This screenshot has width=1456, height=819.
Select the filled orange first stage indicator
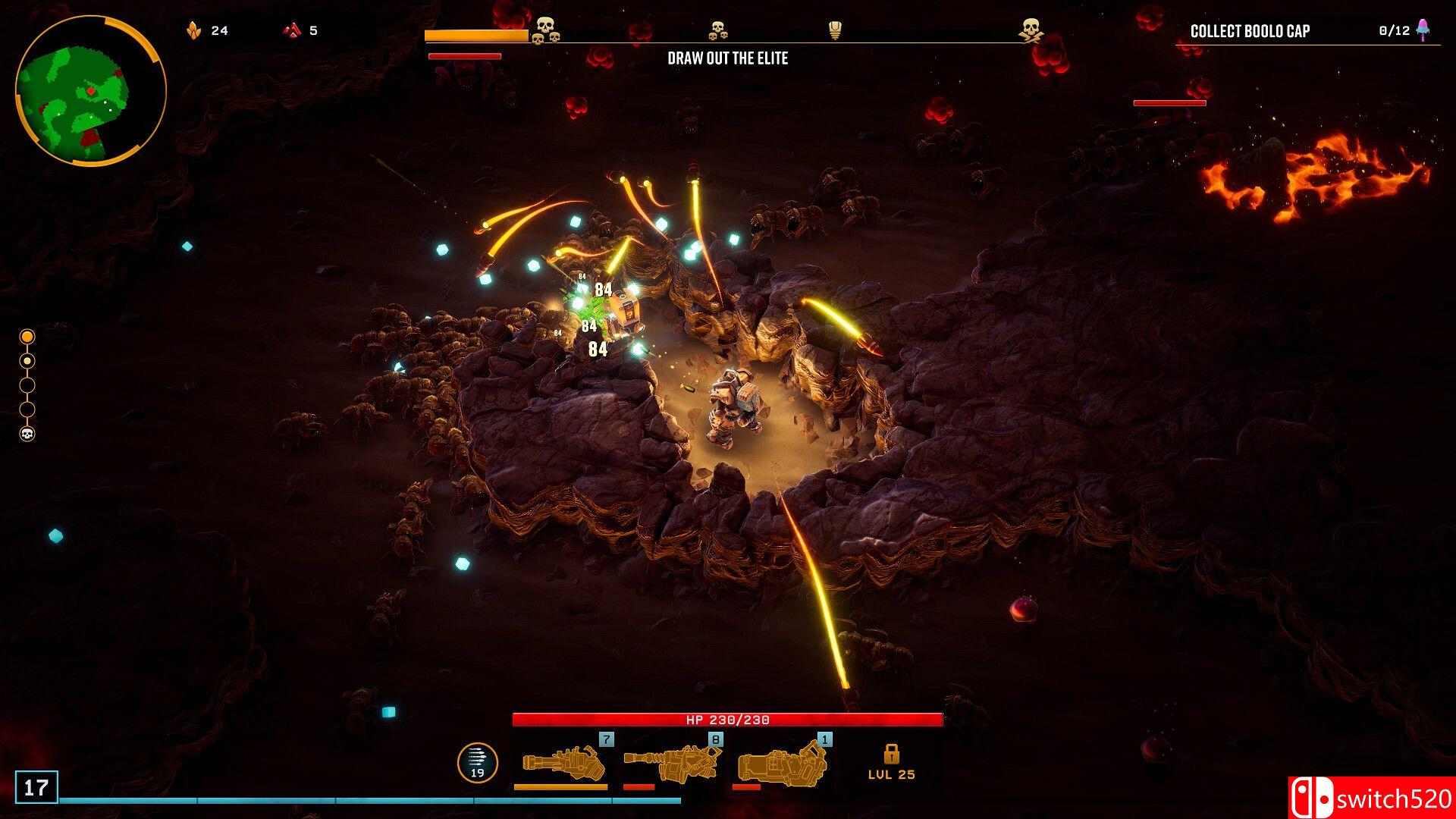click(27, 336)
